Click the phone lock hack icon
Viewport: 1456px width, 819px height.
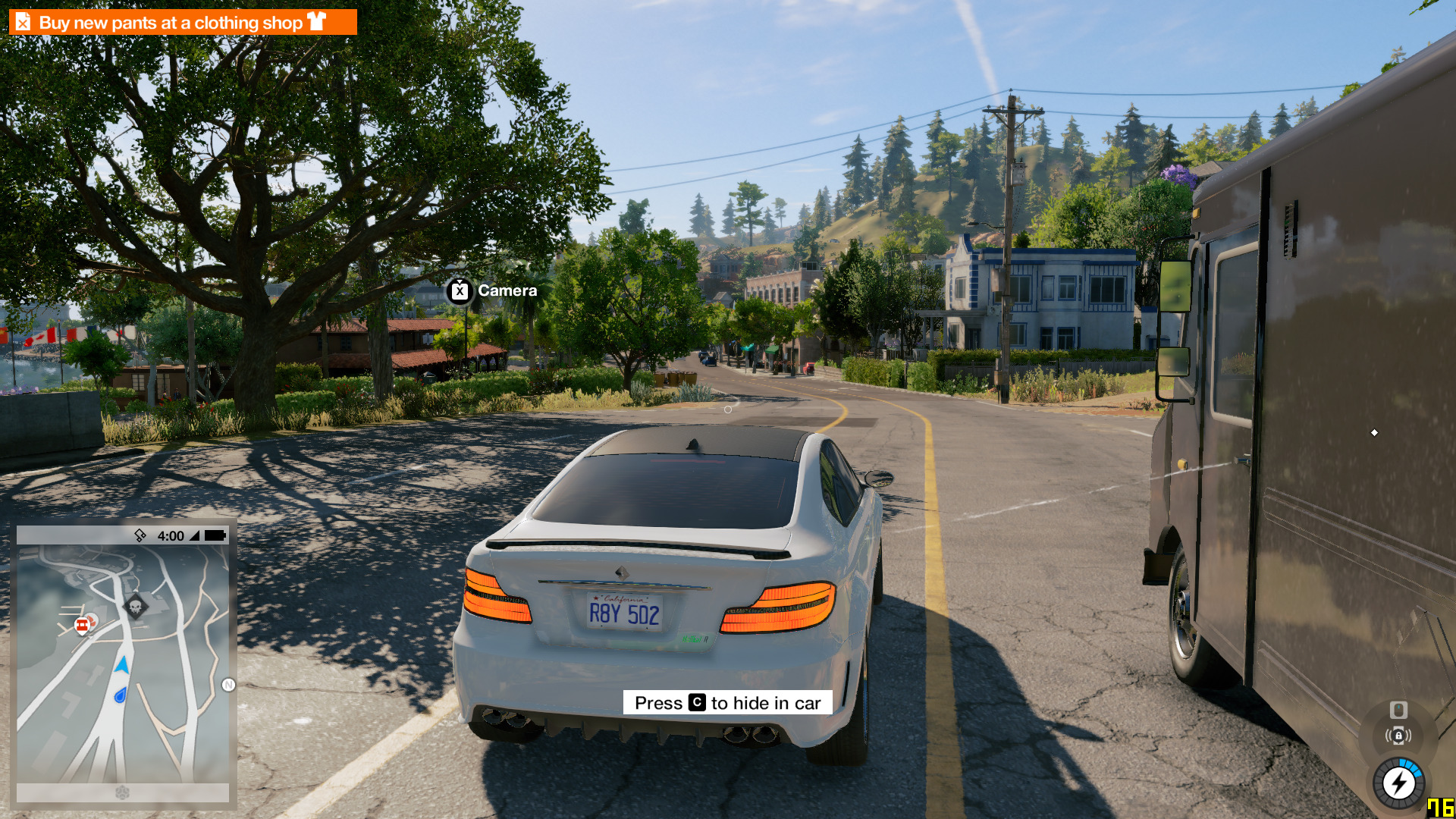click(1398, 736)
